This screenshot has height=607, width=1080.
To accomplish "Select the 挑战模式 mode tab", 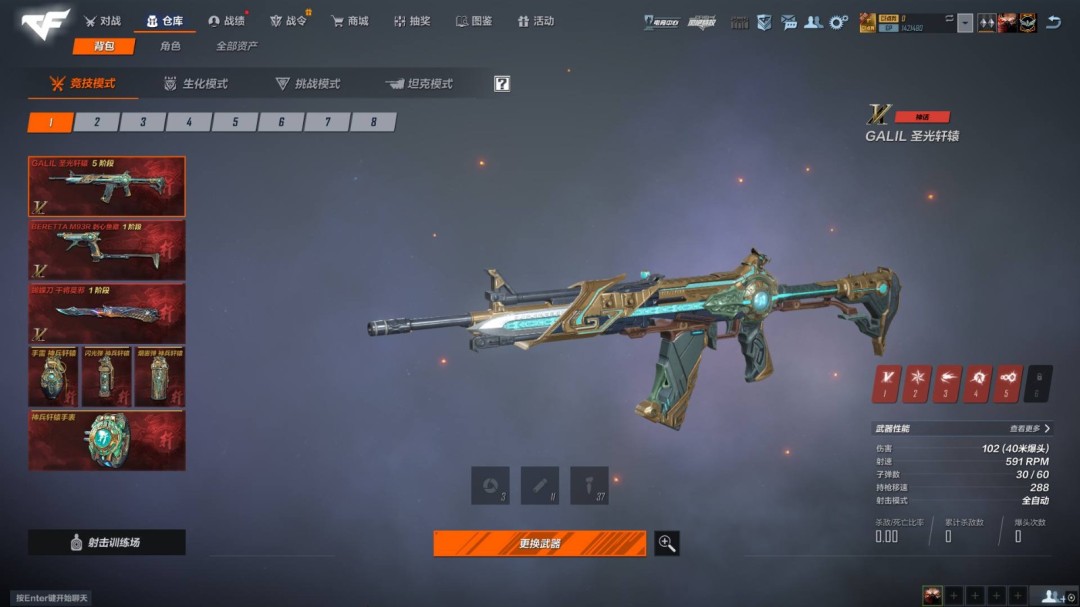I will click(x=309, y=84).
